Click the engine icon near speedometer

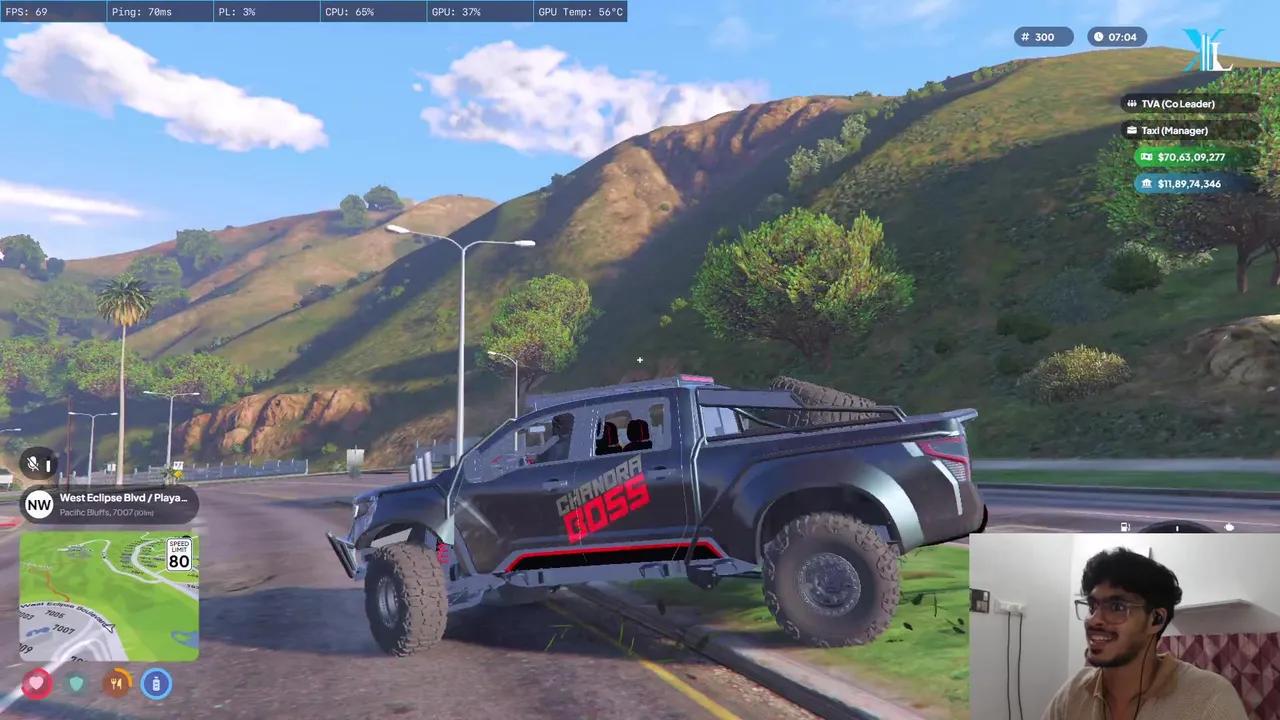point(1229,527)
